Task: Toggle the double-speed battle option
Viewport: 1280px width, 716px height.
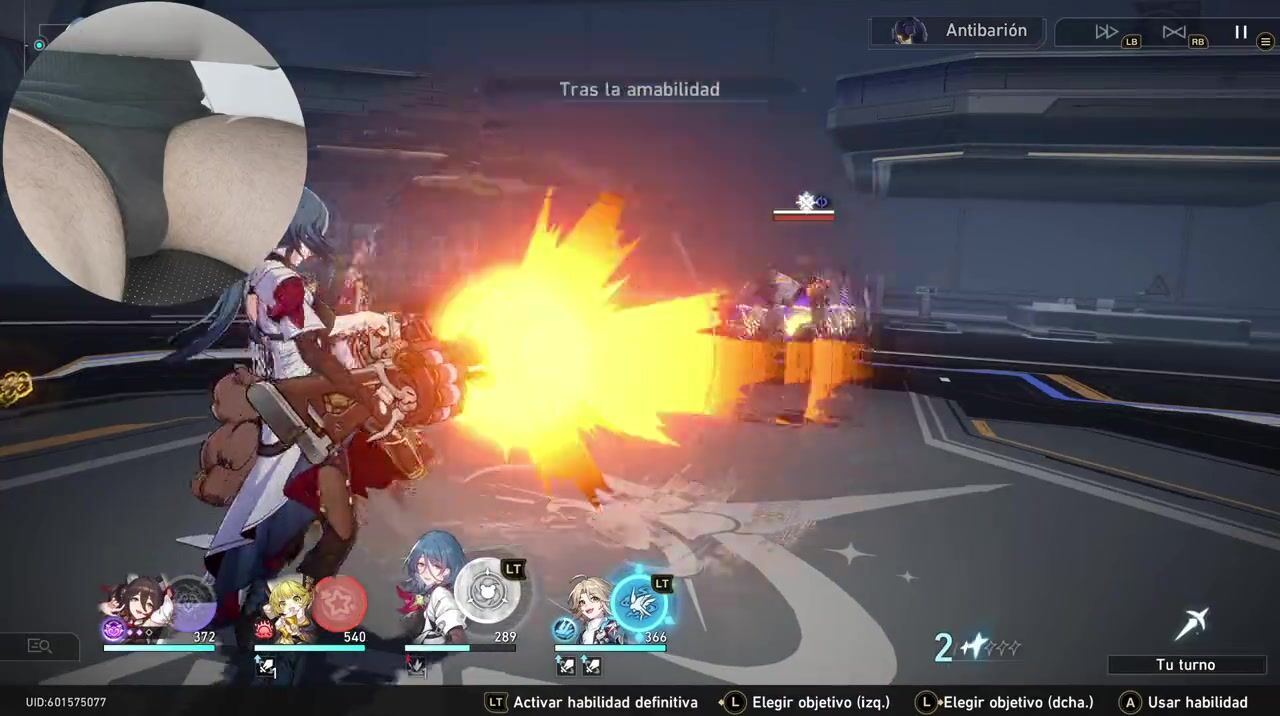Action: pyautogui.click(x=1106, y=32)
